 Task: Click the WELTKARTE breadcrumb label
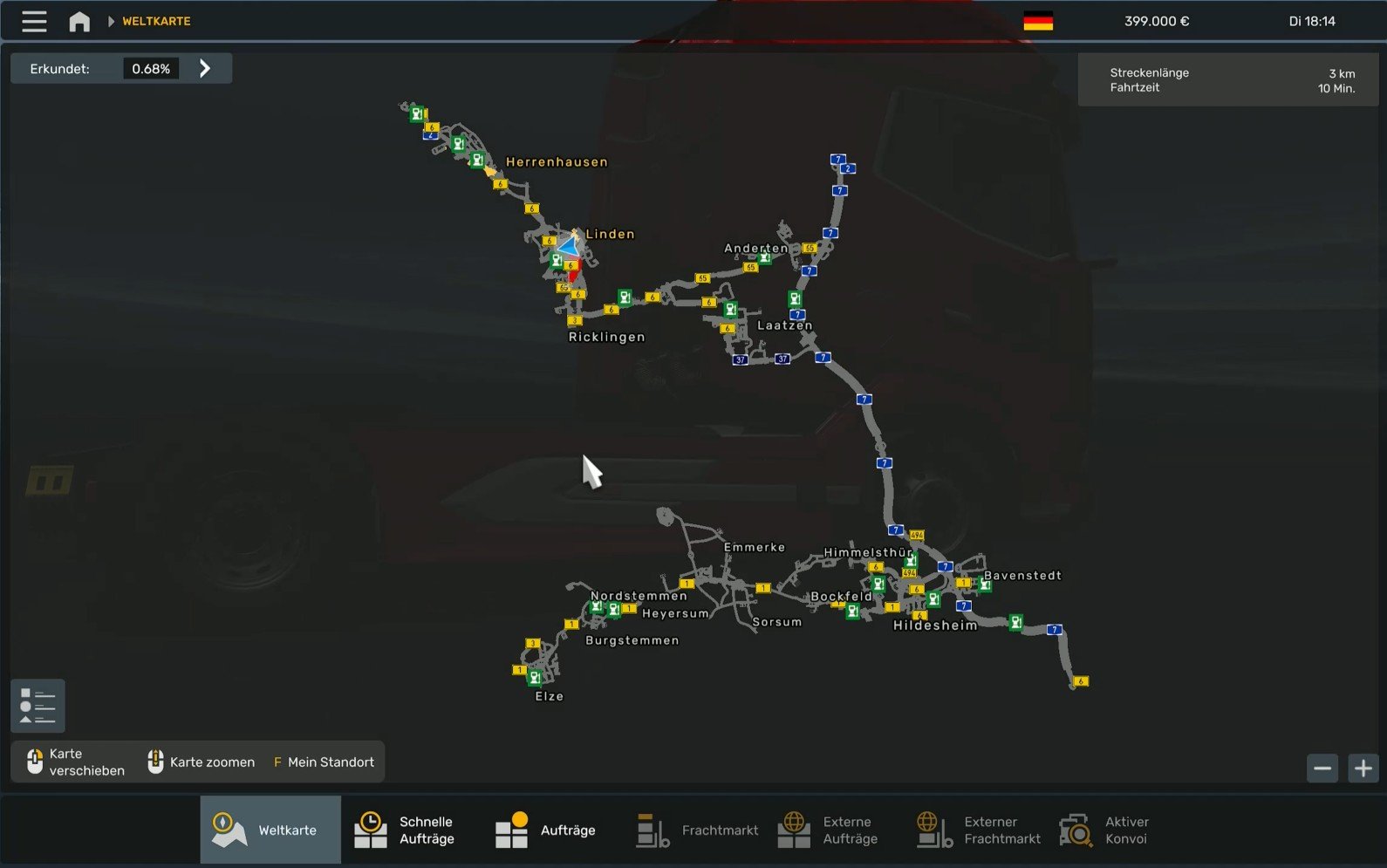pyautogui.click(x=155, y=21)
